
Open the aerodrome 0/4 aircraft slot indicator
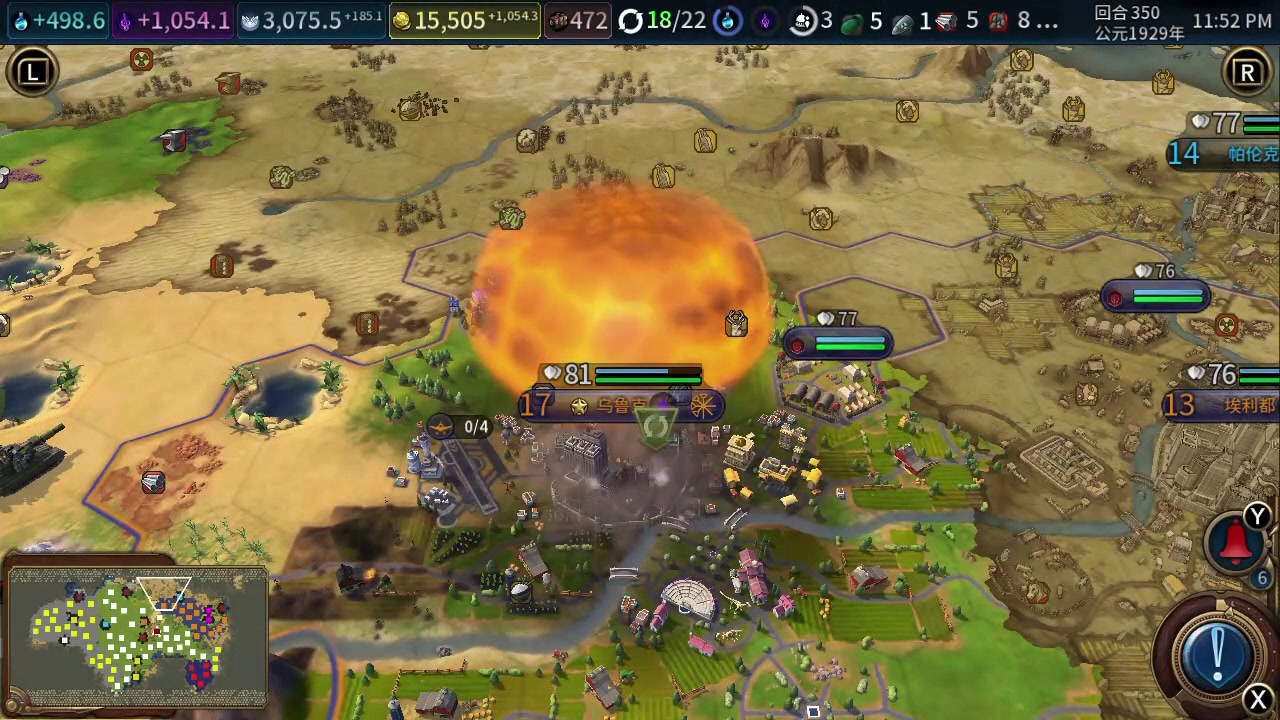[462, 427]
